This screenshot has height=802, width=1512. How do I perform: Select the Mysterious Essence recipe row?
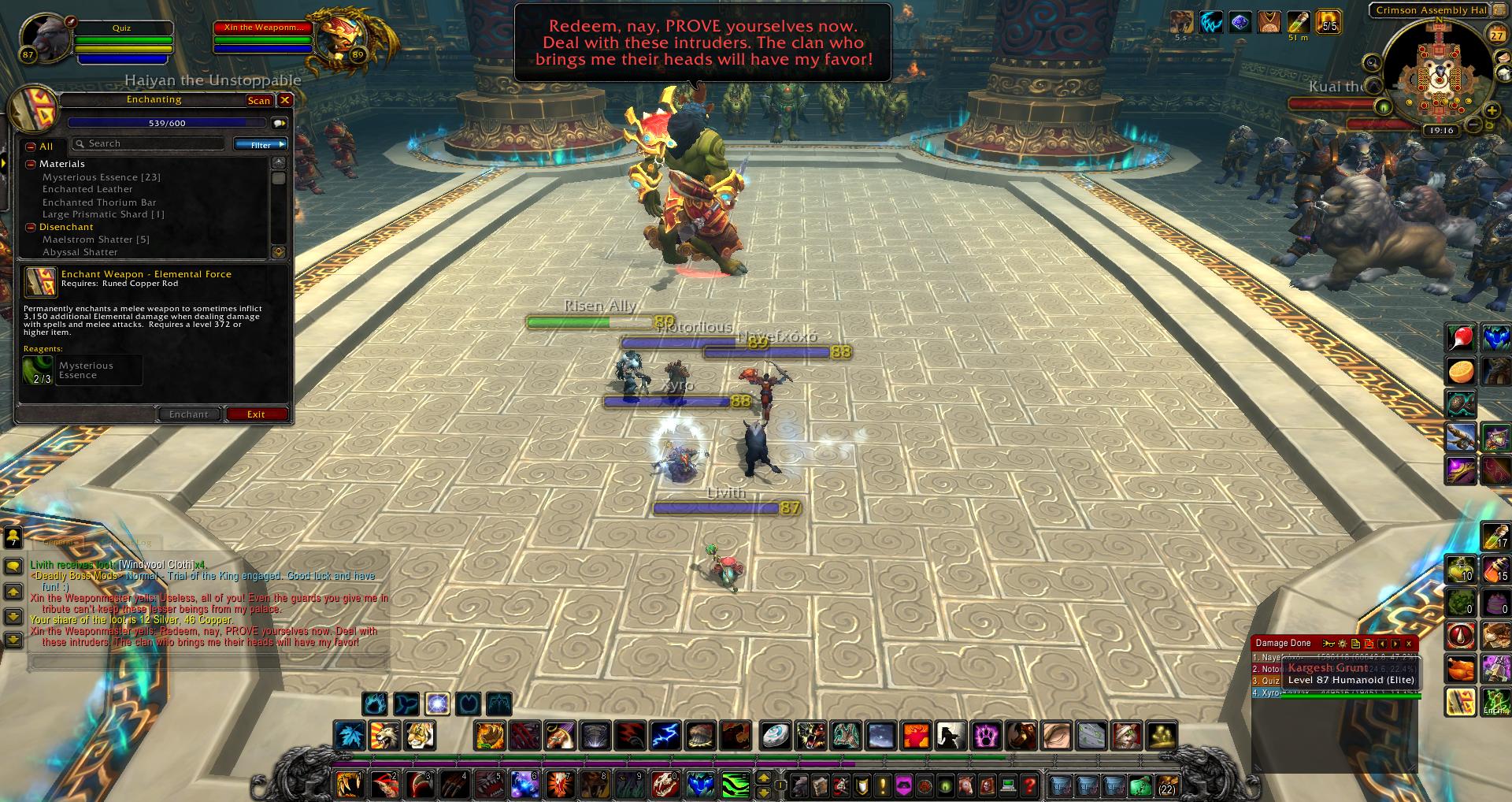pyautogui.click(x=101, y=177)
